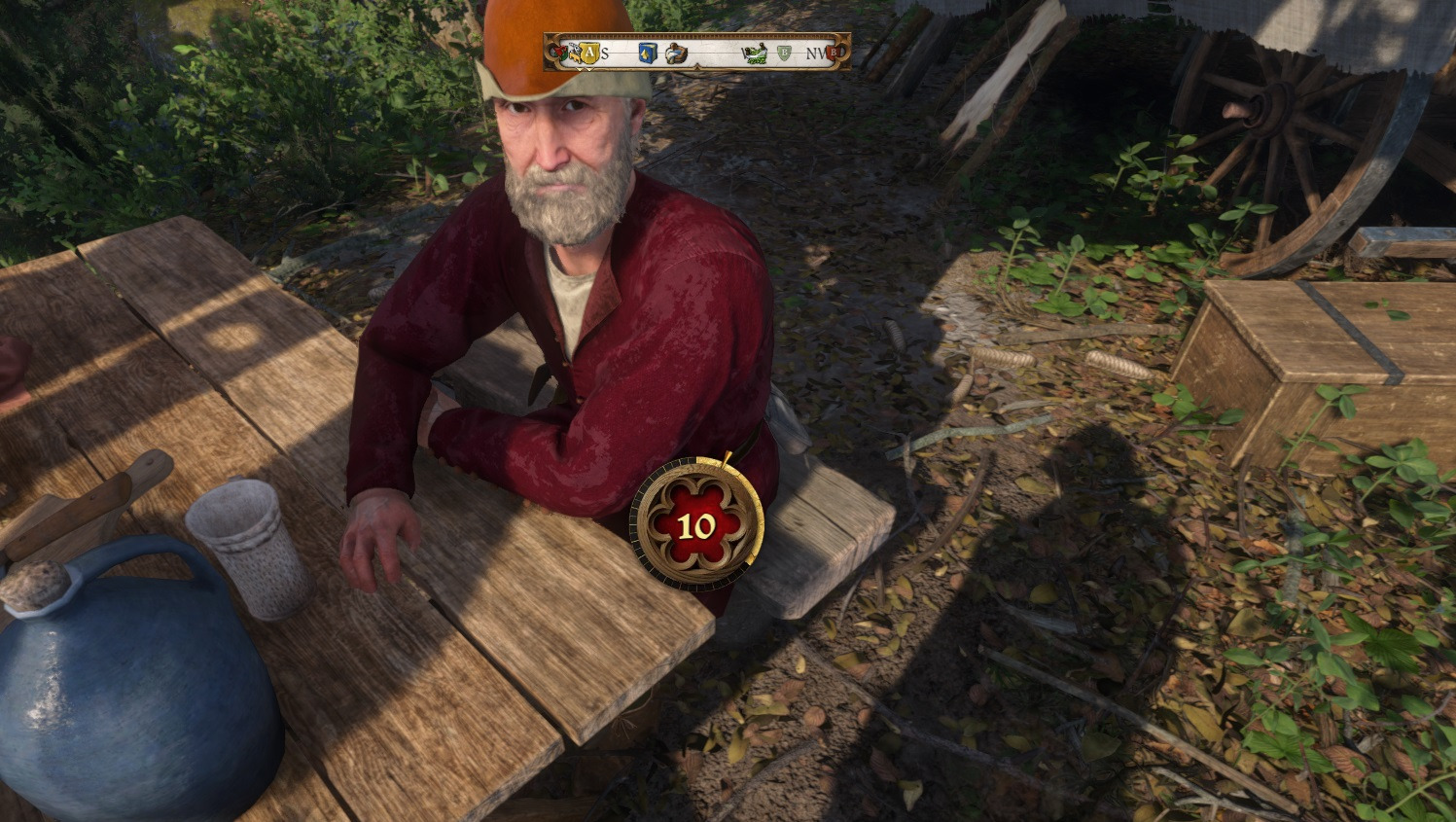Click the 'S' direction label on the compass
The height and width of the screenshot is (822, 1456).
pos(604,54)
